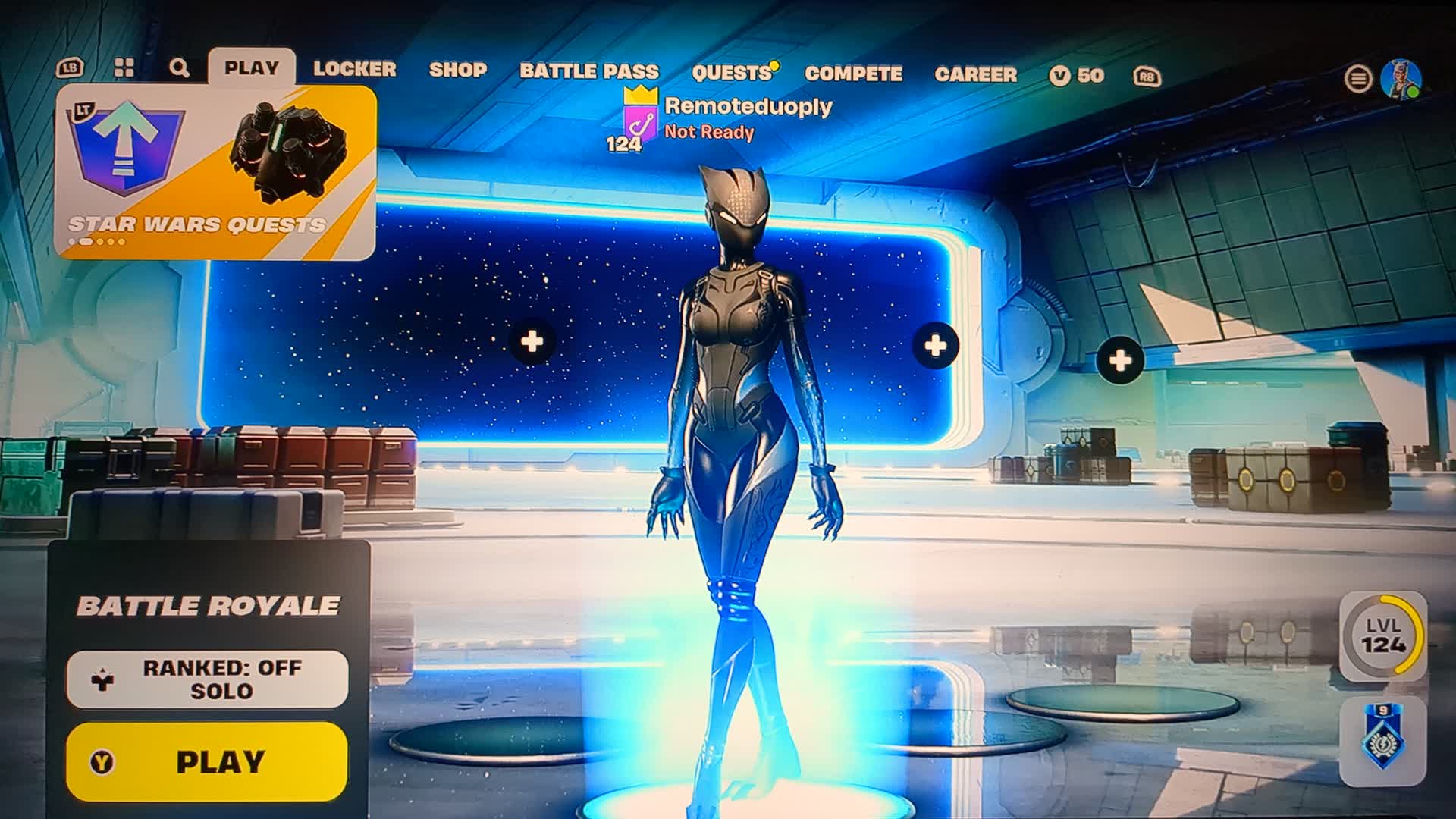Open the Shop tab

457,70
